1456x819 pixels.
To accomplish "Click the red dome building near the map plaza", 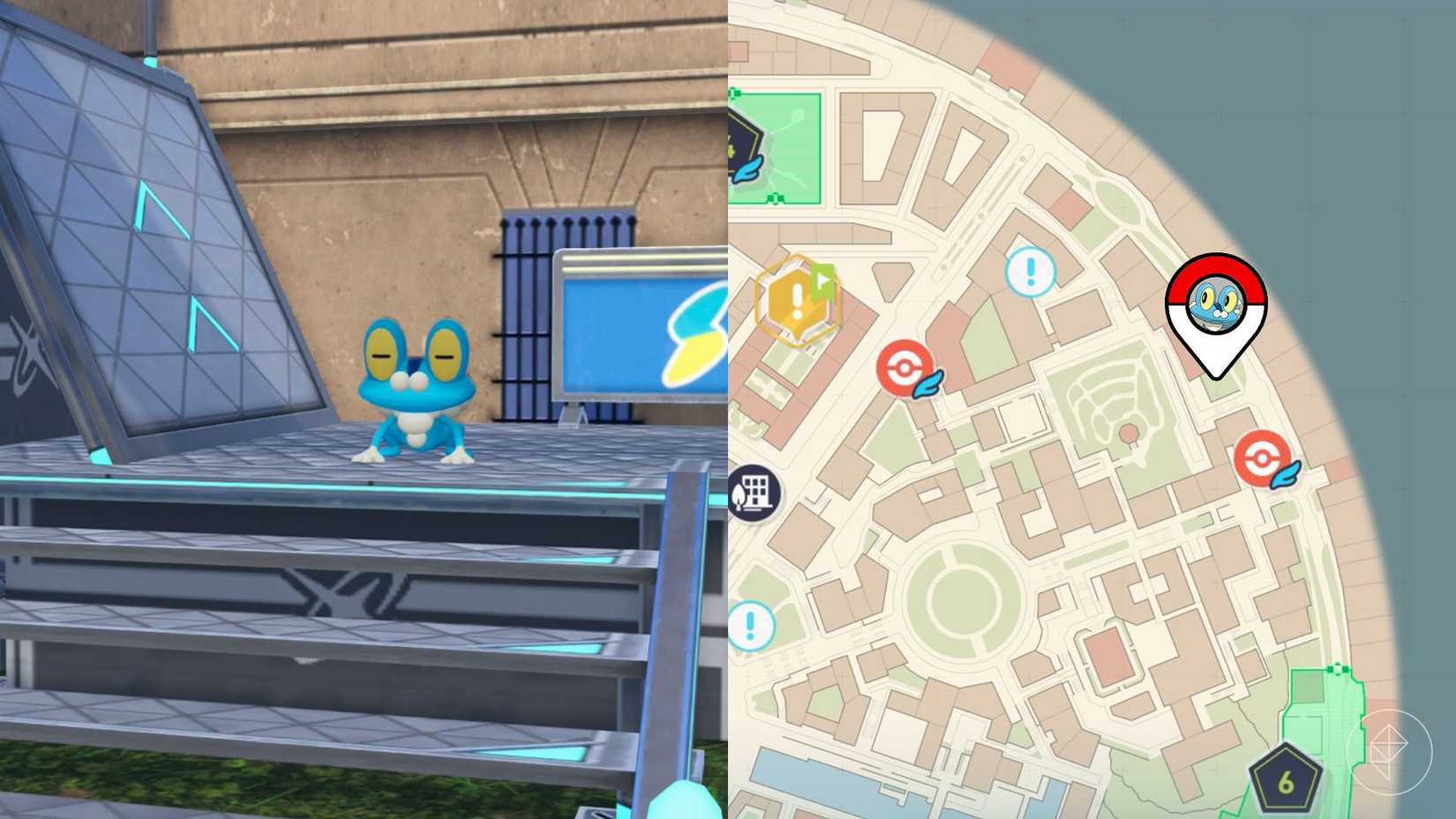I will point(1130,432).
